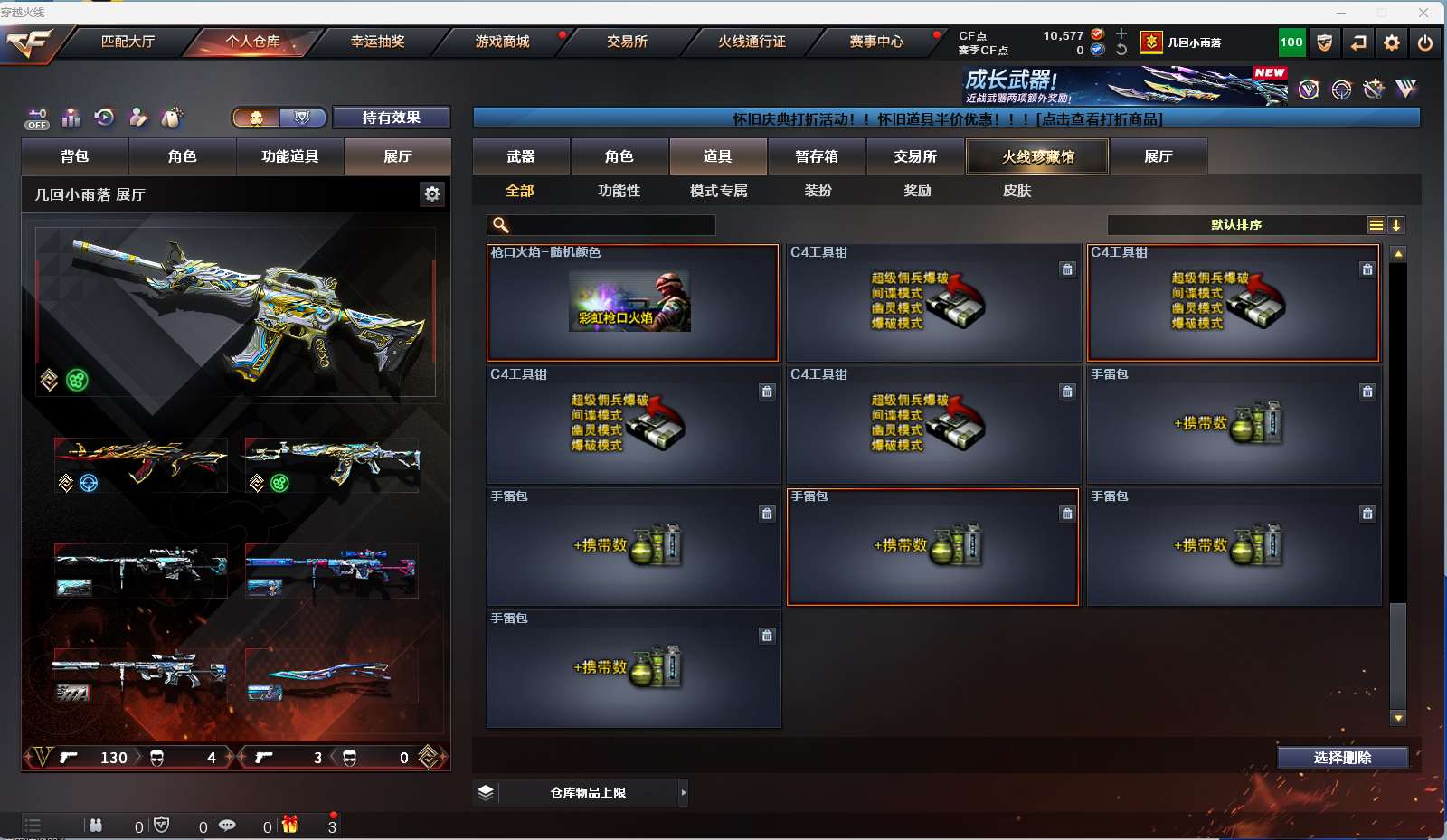Switch to the 功能道具 function items tab
1447x840 pixels.
pyautogui.click(x=289, y=156)
